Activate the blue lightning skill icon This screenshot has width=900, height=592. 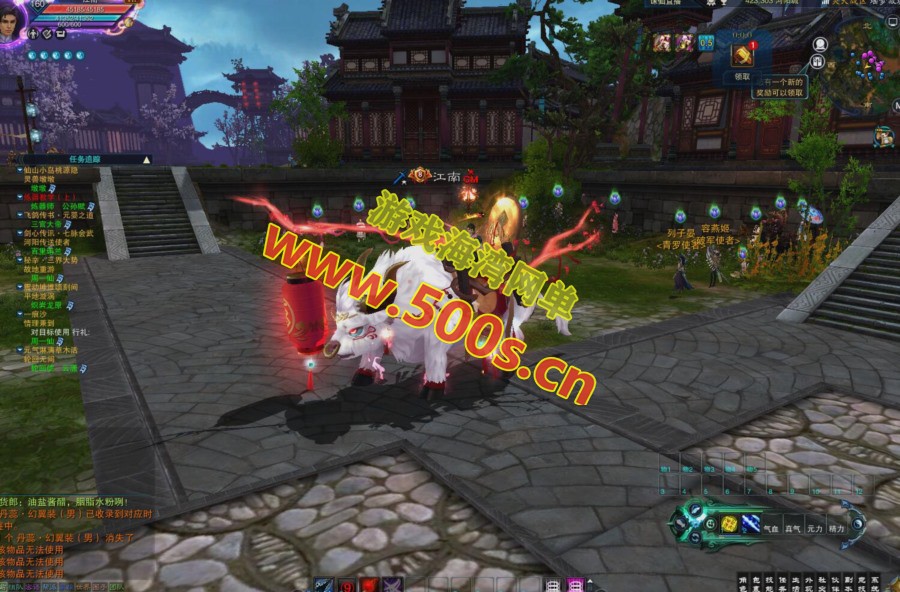coord(750,523)
